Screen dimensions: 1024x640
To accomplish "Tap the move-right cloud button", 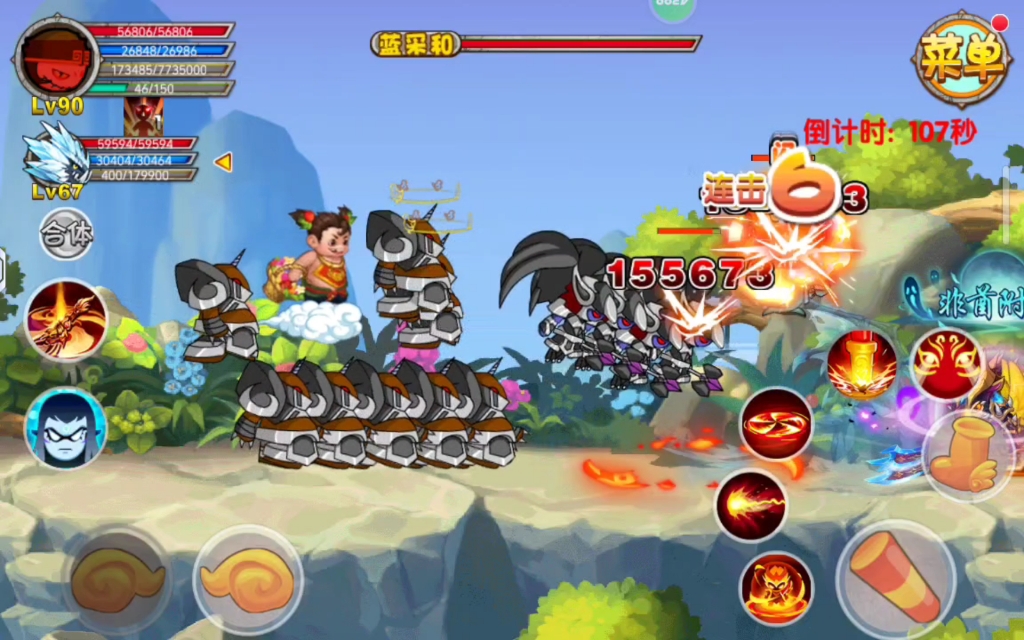I will [x=248, y=579].
